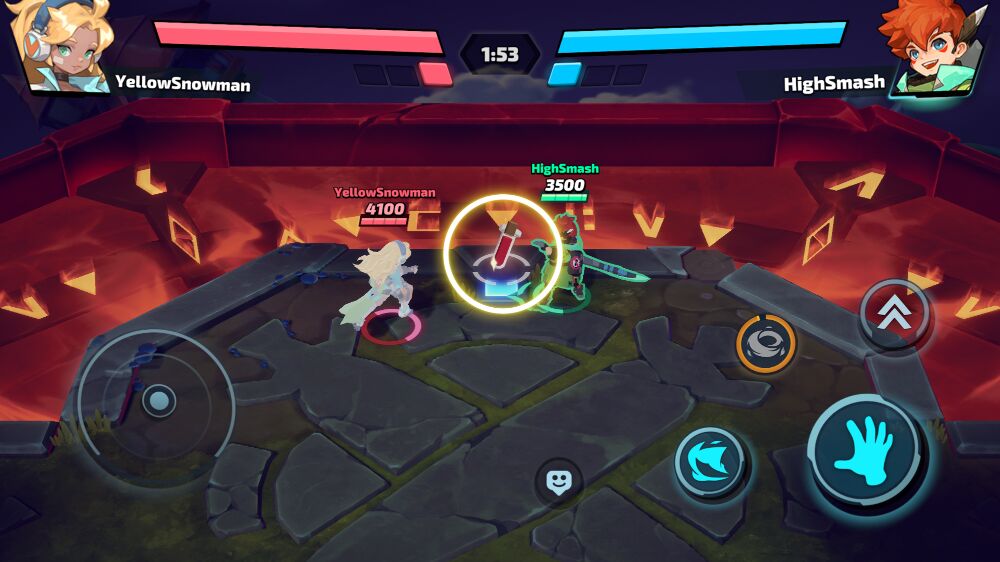Open the emote smiley button
The image size is (1000, 562).
558,483
